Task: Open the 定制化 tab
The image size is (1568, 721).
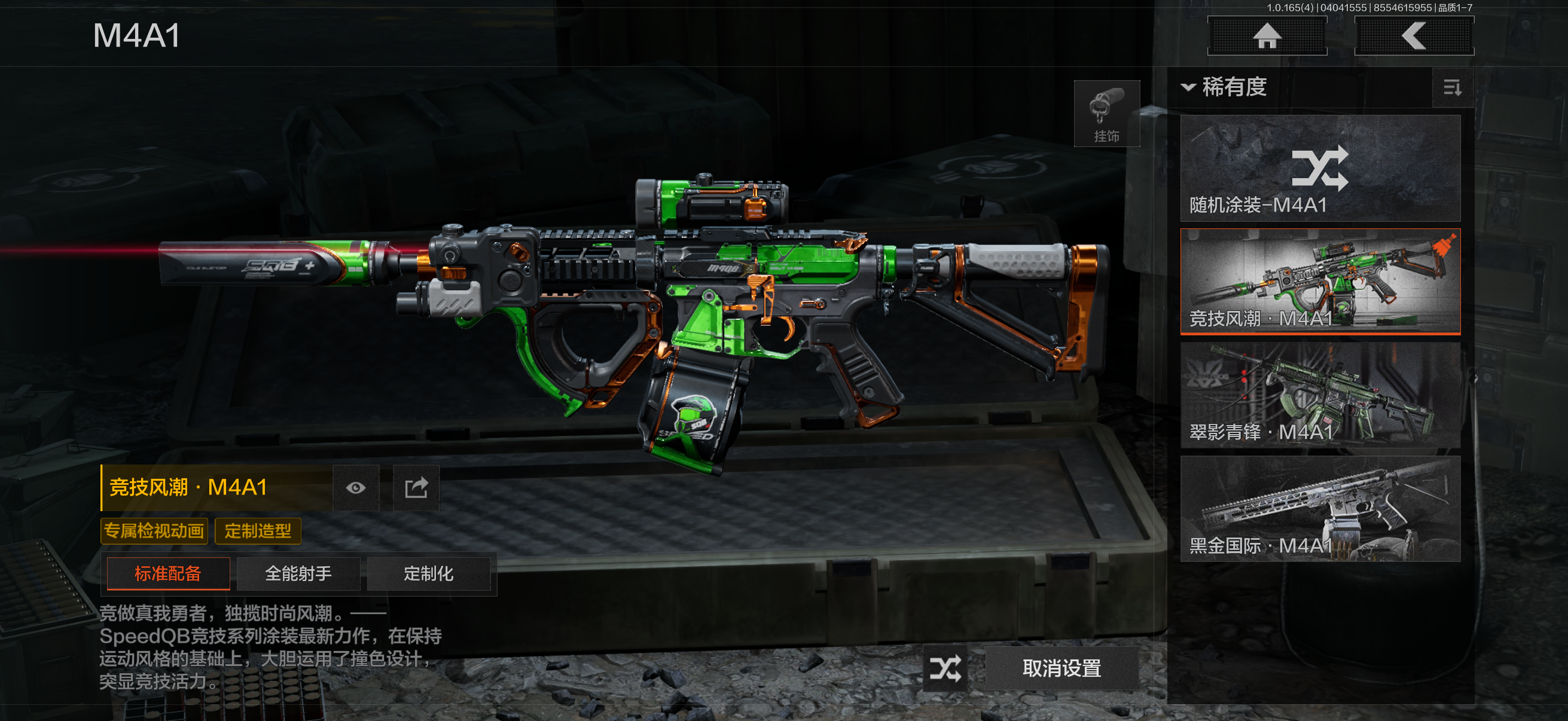Action: (x=429, y=574)
